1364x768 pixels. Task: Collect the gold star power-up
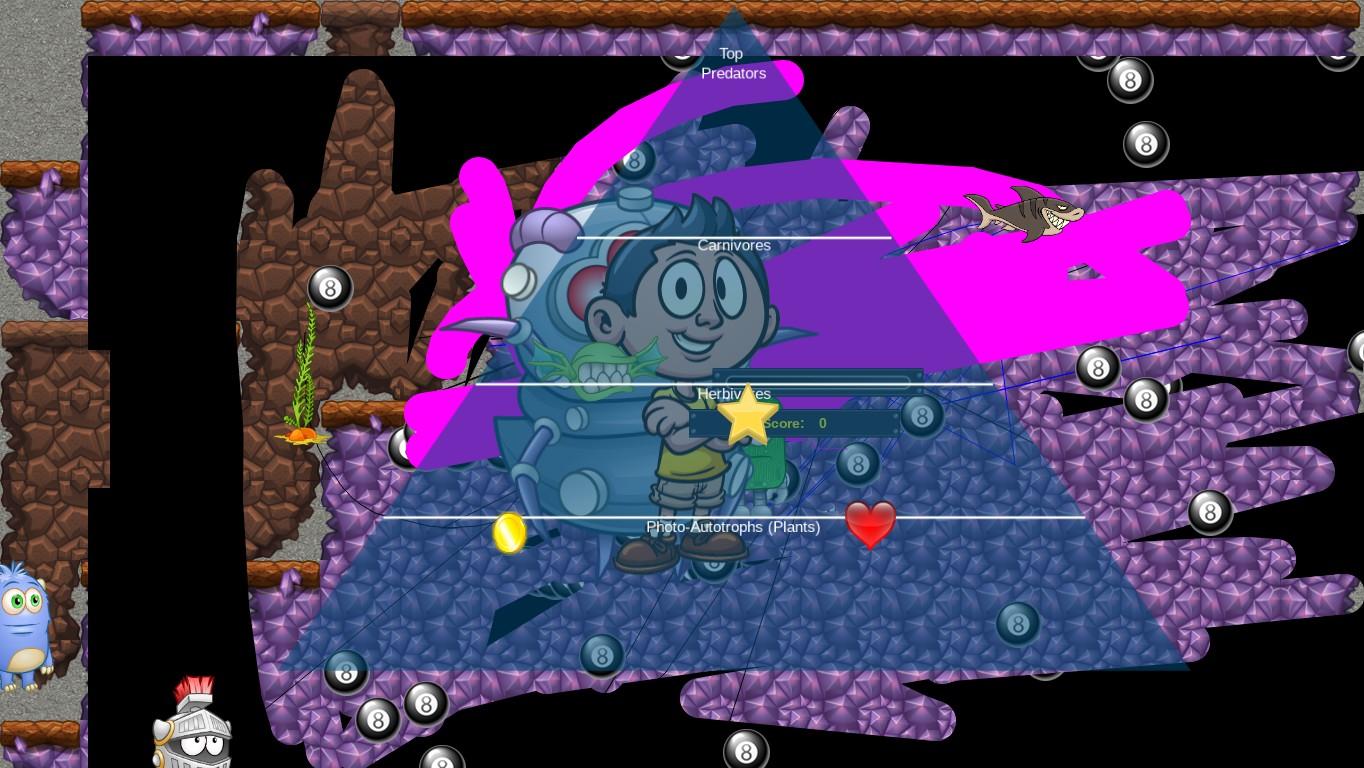tap(749, 413)
